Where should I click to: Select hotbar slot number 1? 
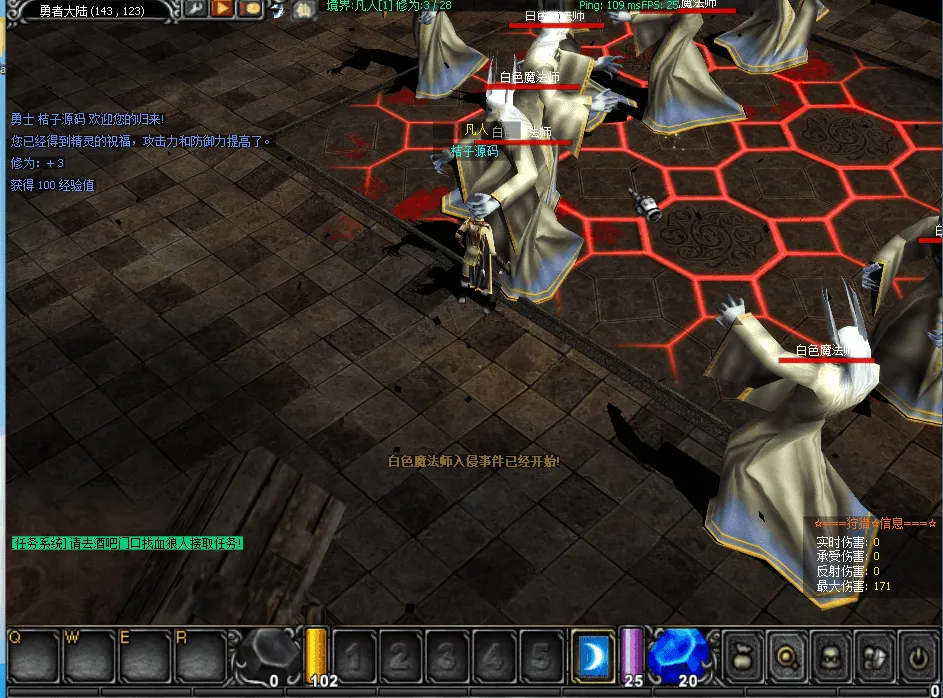pos(353,657)
